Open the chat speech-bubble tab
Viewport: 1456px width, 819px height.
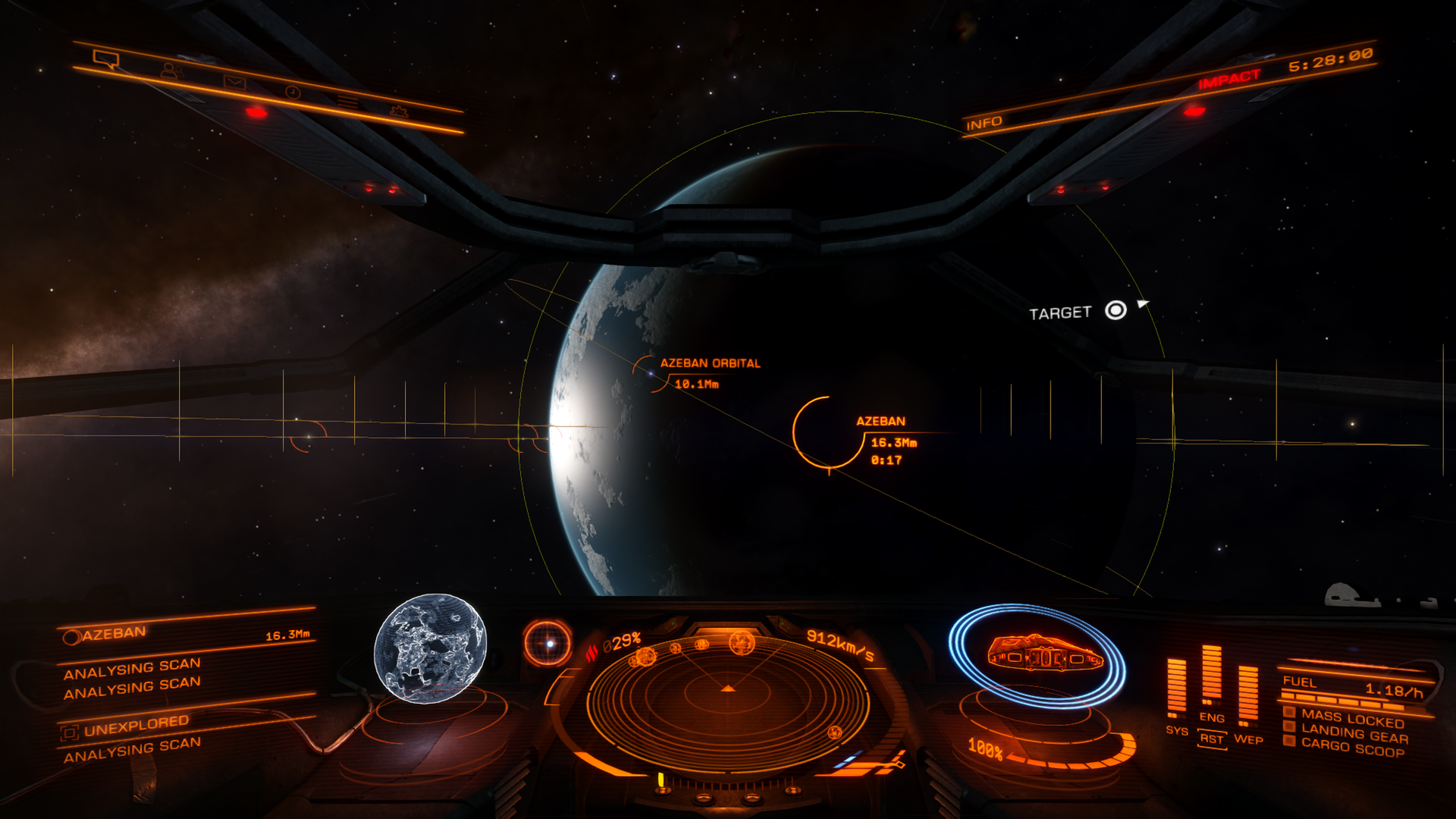105,58
